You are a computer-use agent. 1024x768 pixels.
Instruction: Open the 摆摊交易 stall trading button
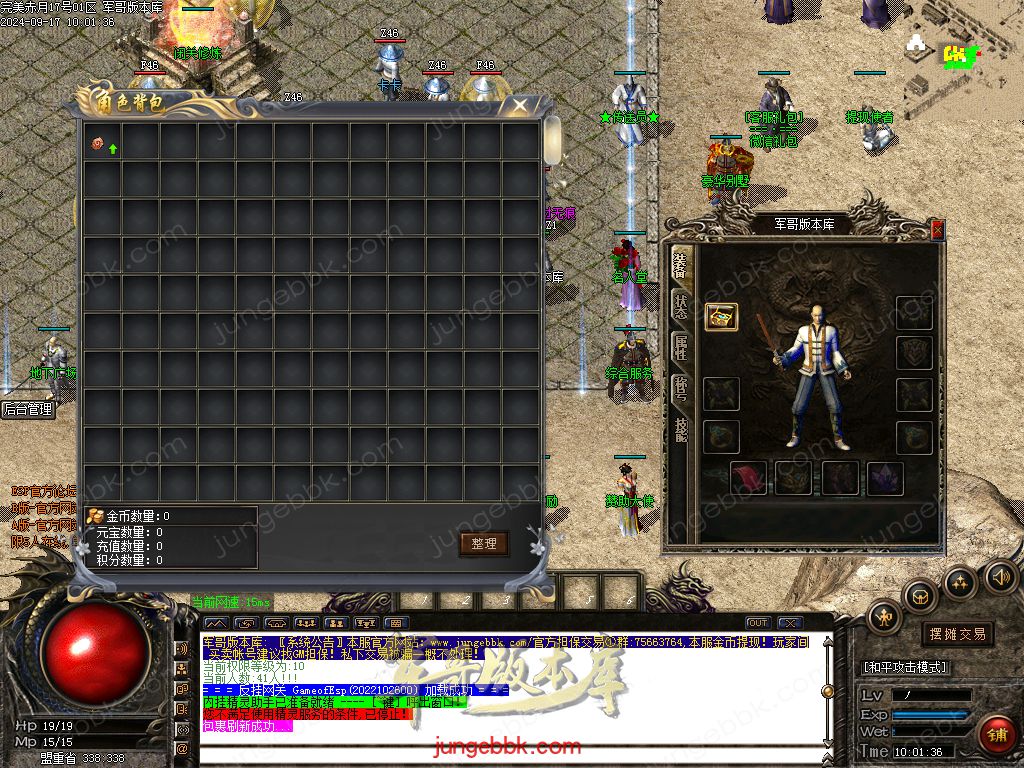coord(957,634)
